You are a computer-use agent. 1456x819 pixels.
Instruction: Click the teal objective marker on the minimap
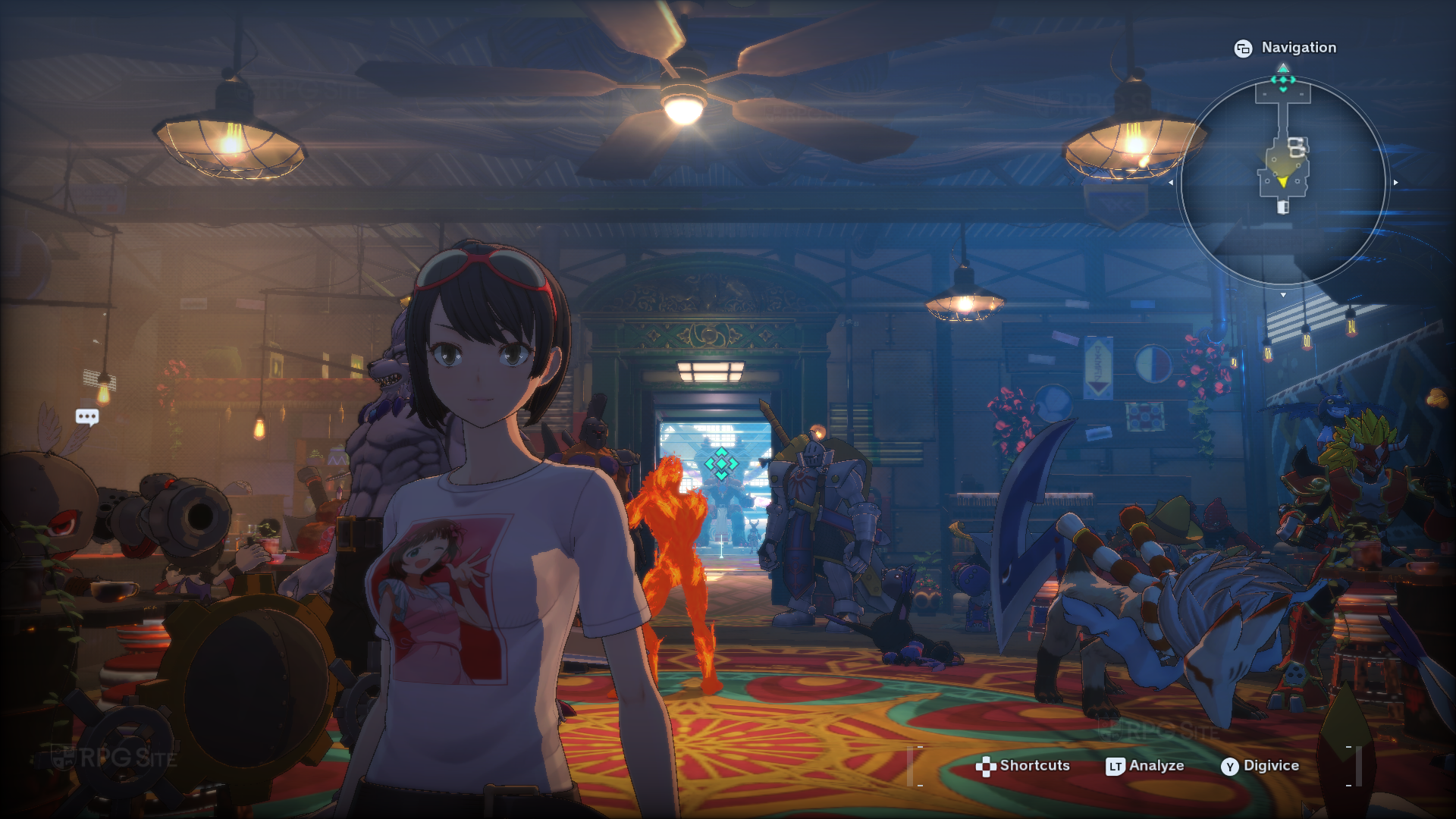[x=1283, y=80]
